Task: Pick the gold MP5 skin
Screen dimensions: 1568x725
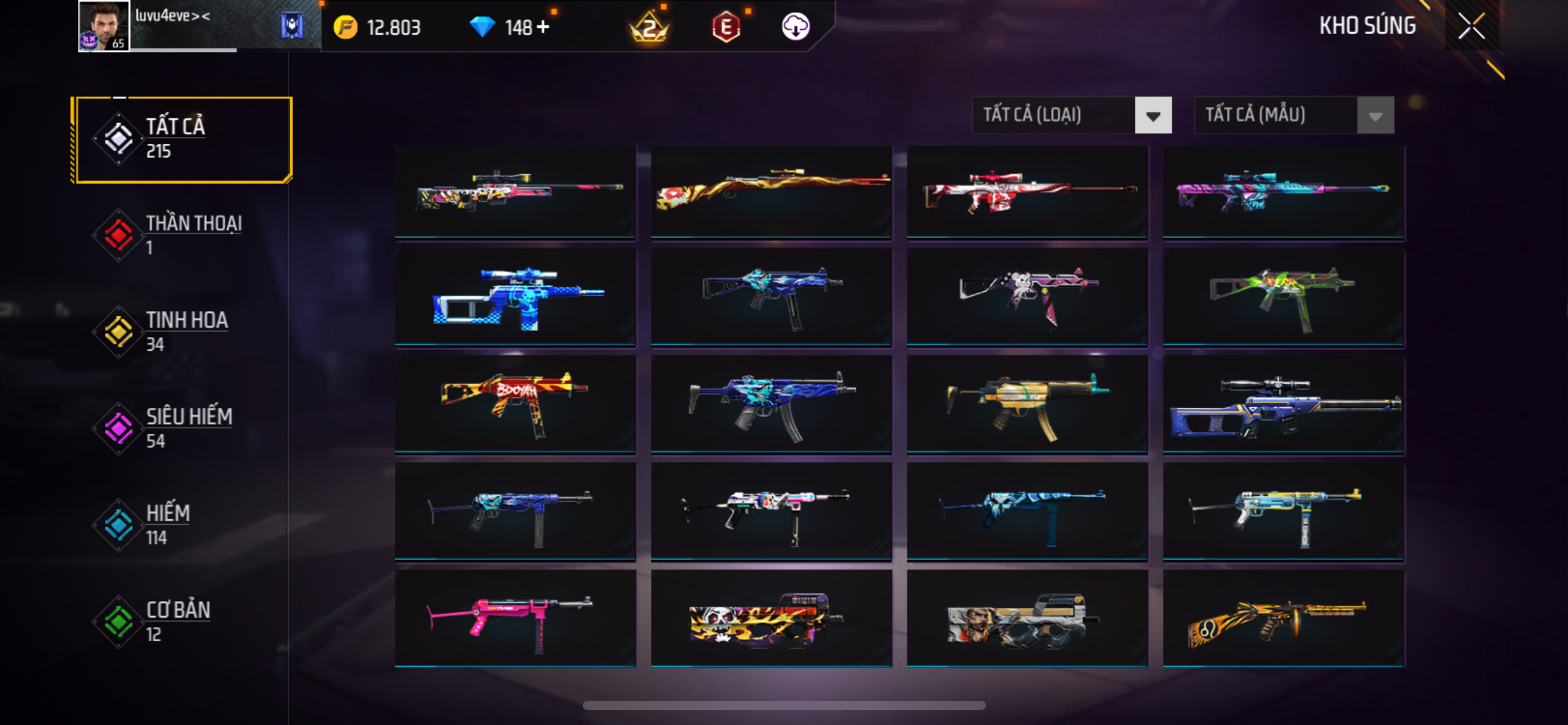Action: coord(1027,404)
